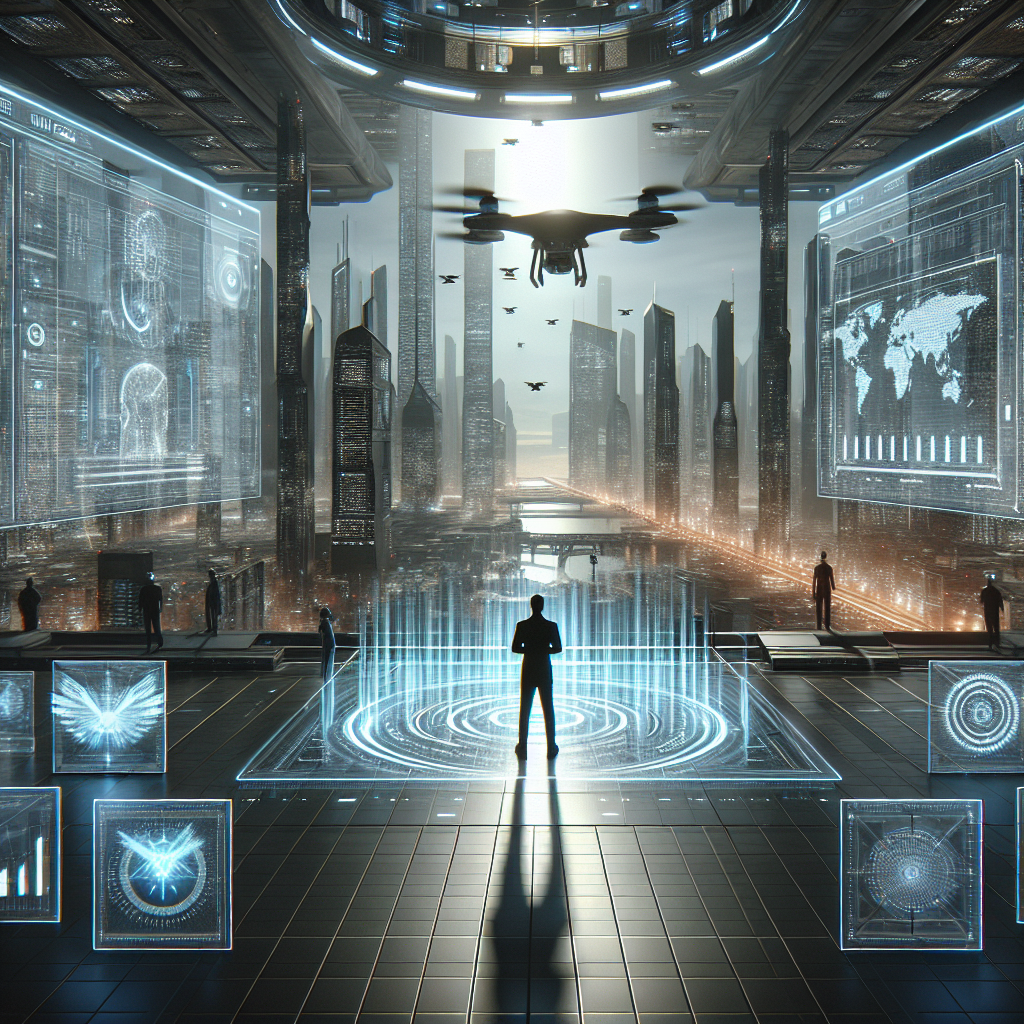
Task: Activate the starburst emblem tile
Action: coord(162,873)
